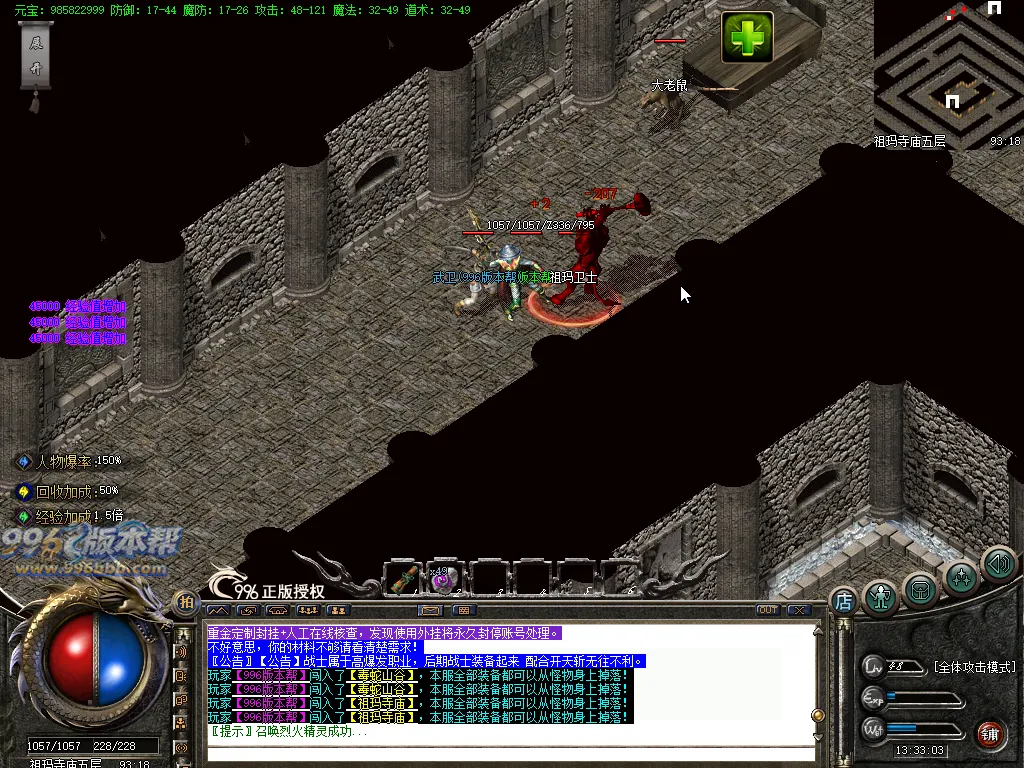Viewport: 1024px width, 768px height.
Task: Click the Lv level round button
Action: click(x=874, y=666)
